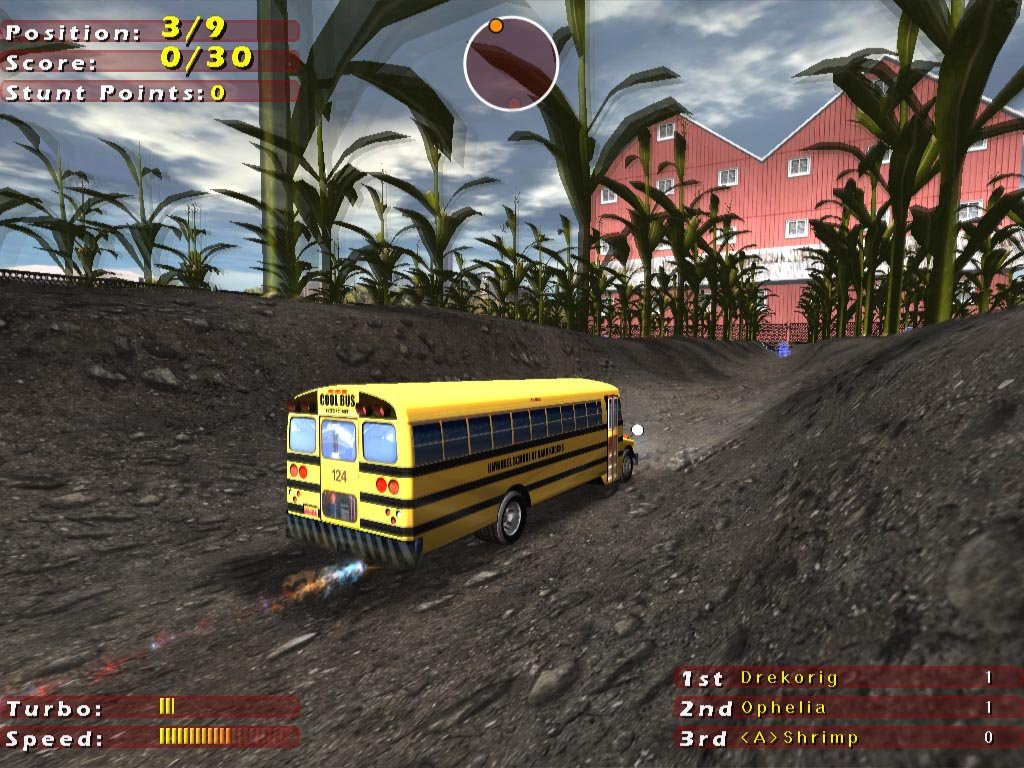The image size is (1024, 768).
Task: Select <A>Shrimp's 3rd place leaderboard row
Action: coord(848,738)
